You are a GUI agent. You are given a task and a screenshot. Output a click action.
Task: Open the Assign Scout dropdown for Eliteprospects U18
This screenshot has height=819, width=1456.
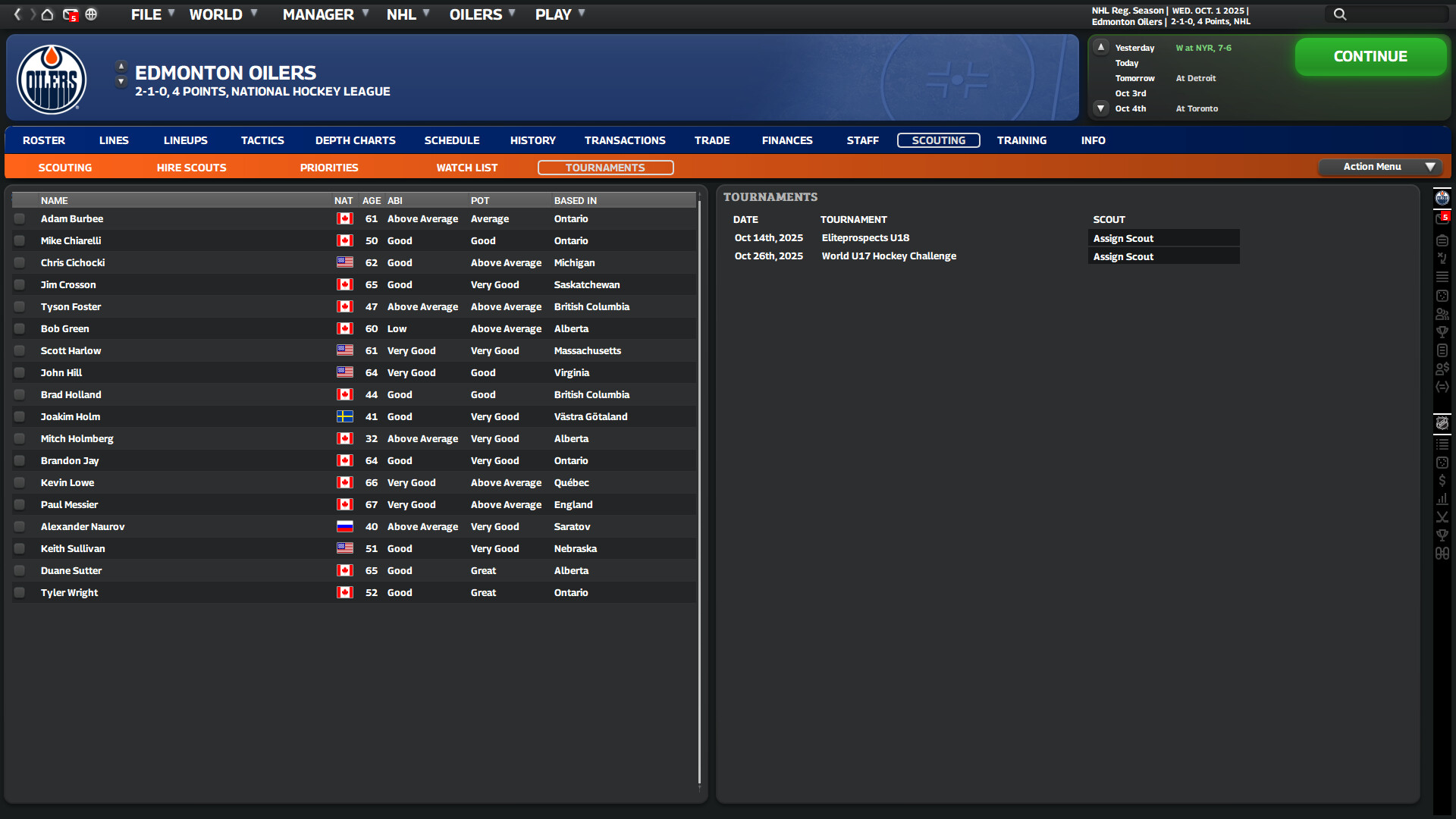tap(1164, 237)
